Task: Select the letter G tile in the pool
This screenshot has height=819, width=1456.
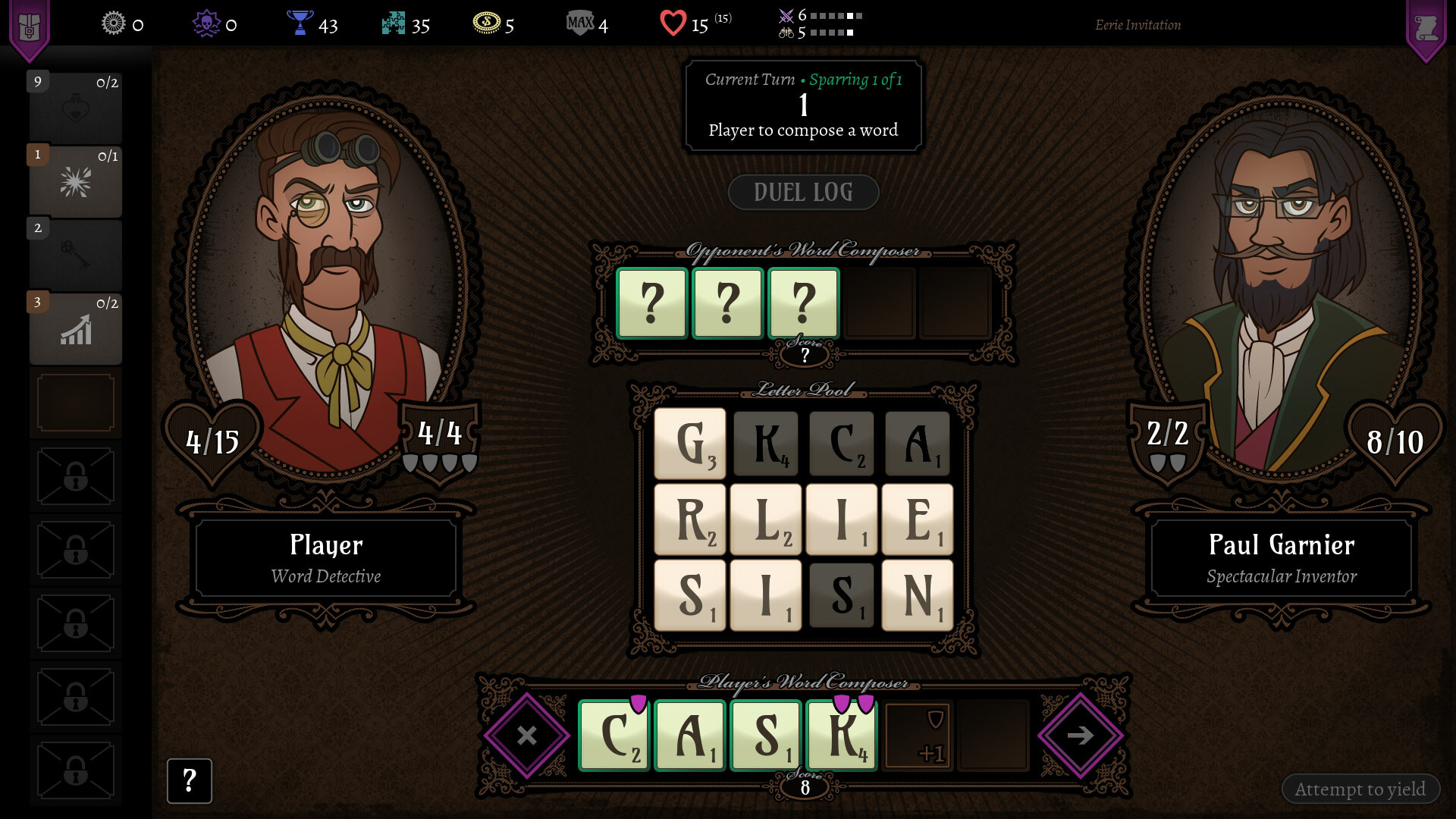Action: coord(689,444)
